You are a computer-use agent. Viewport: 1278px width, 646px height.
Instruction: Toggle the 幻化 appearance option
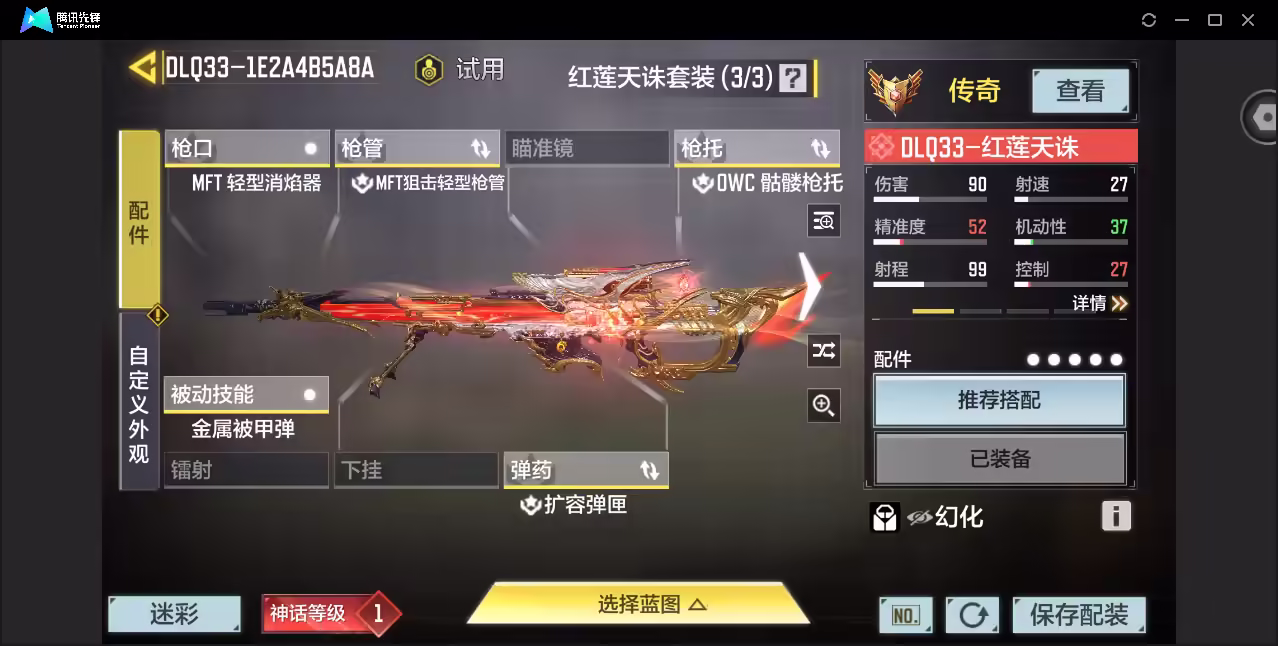pos(945,517)
